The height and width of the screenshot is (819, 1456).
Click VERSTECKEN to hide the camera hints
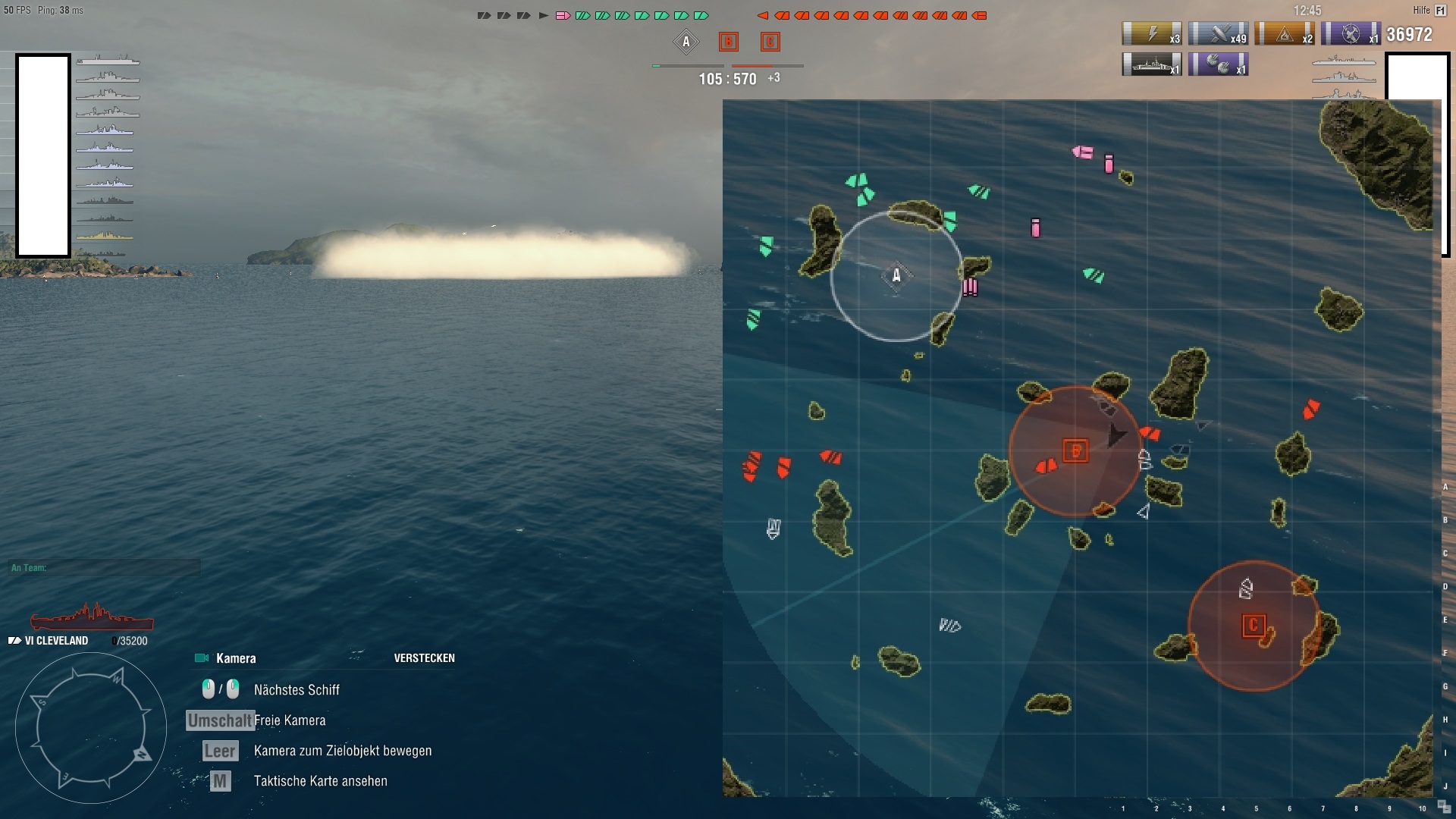coord(425,658)
